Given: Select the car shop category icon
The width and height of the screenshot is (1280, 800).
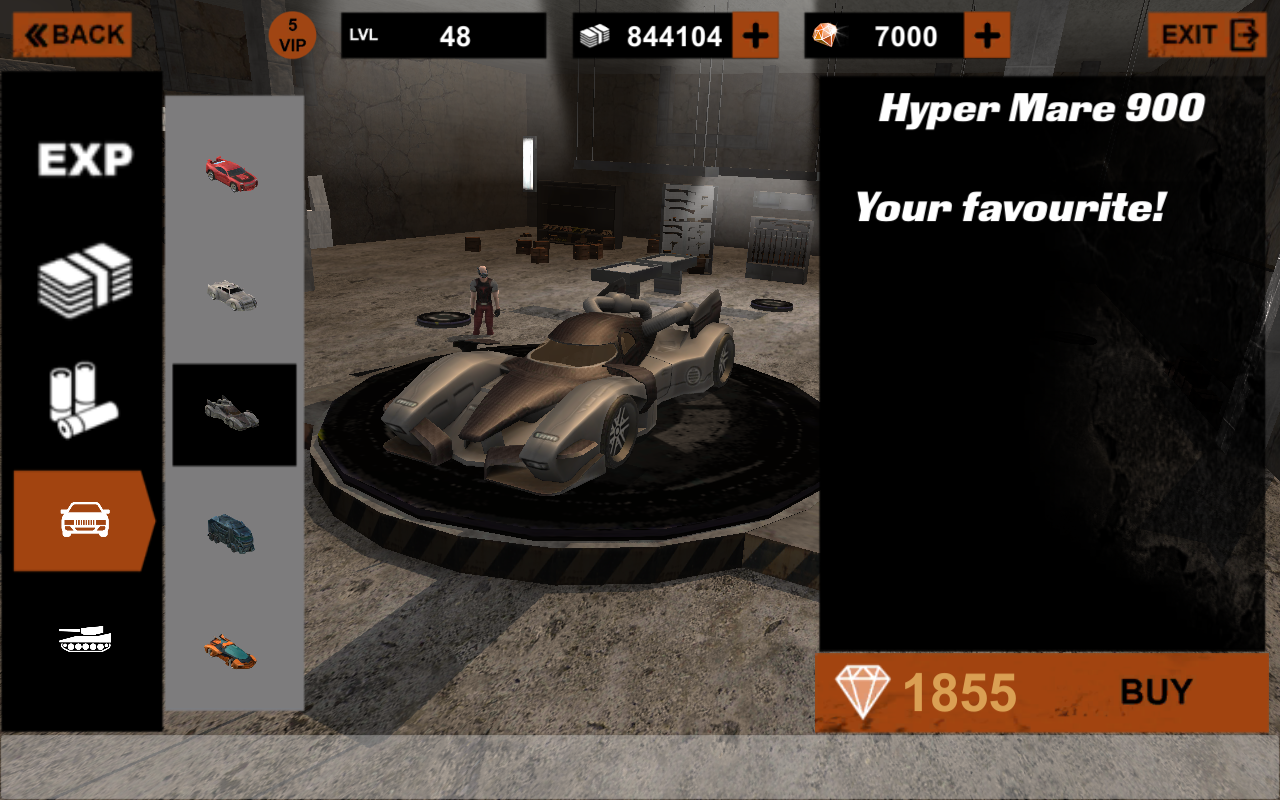Looking at the screenshot, I should click(85, 520).
